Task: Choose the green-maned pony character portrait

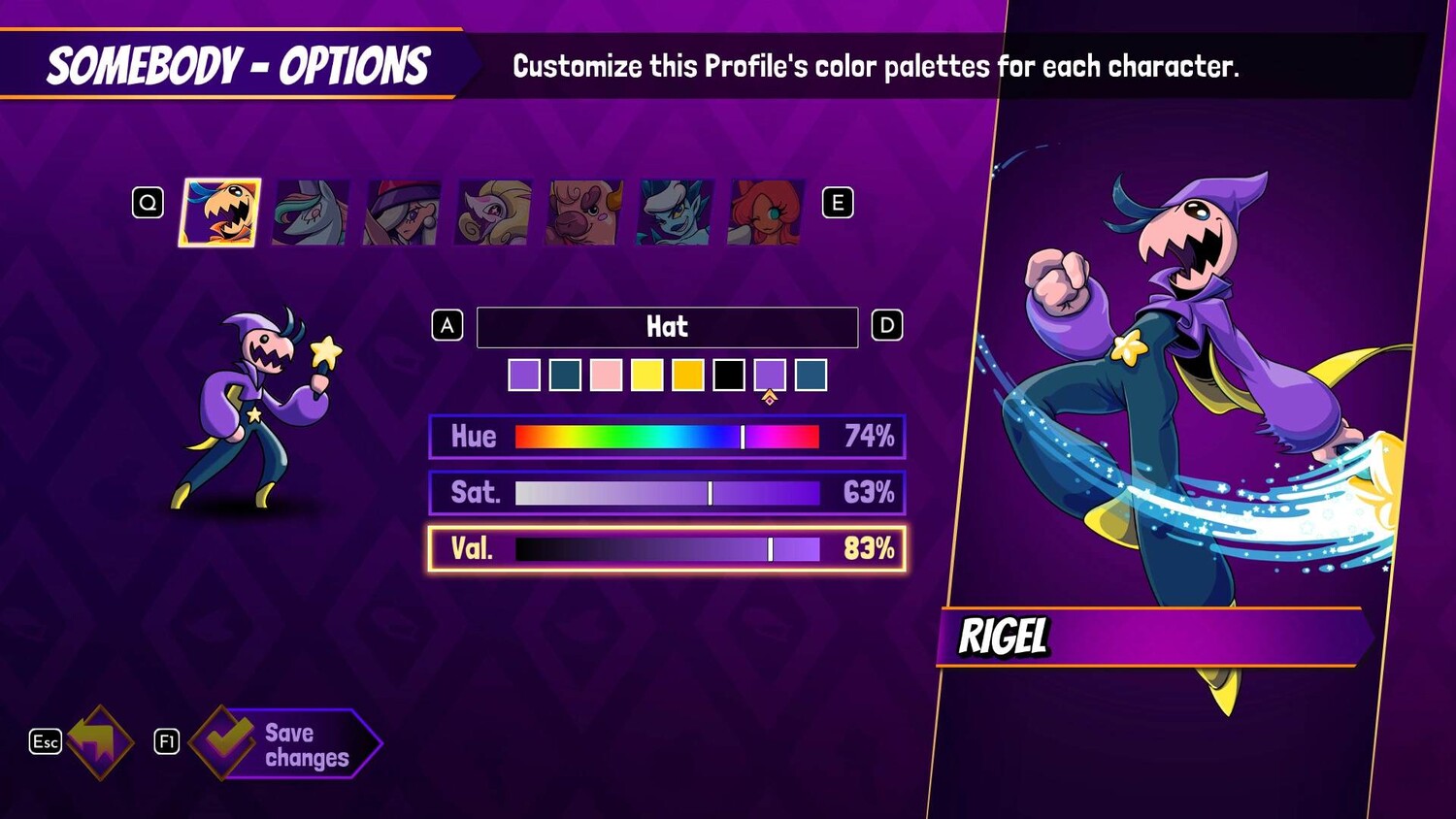Action: point(311,213)
